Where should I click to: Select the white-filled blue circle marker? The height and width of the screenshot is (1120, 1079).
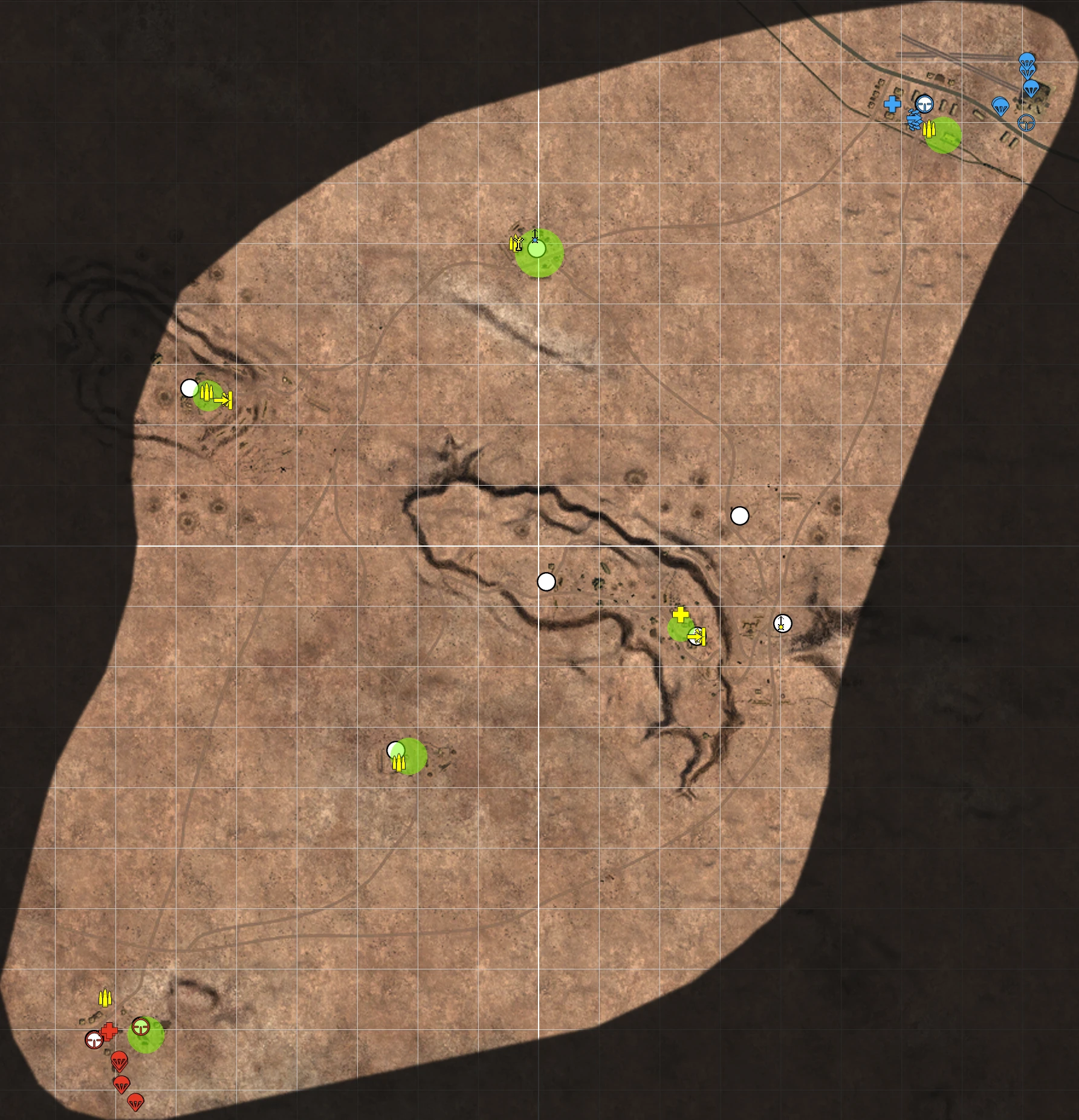924,104
